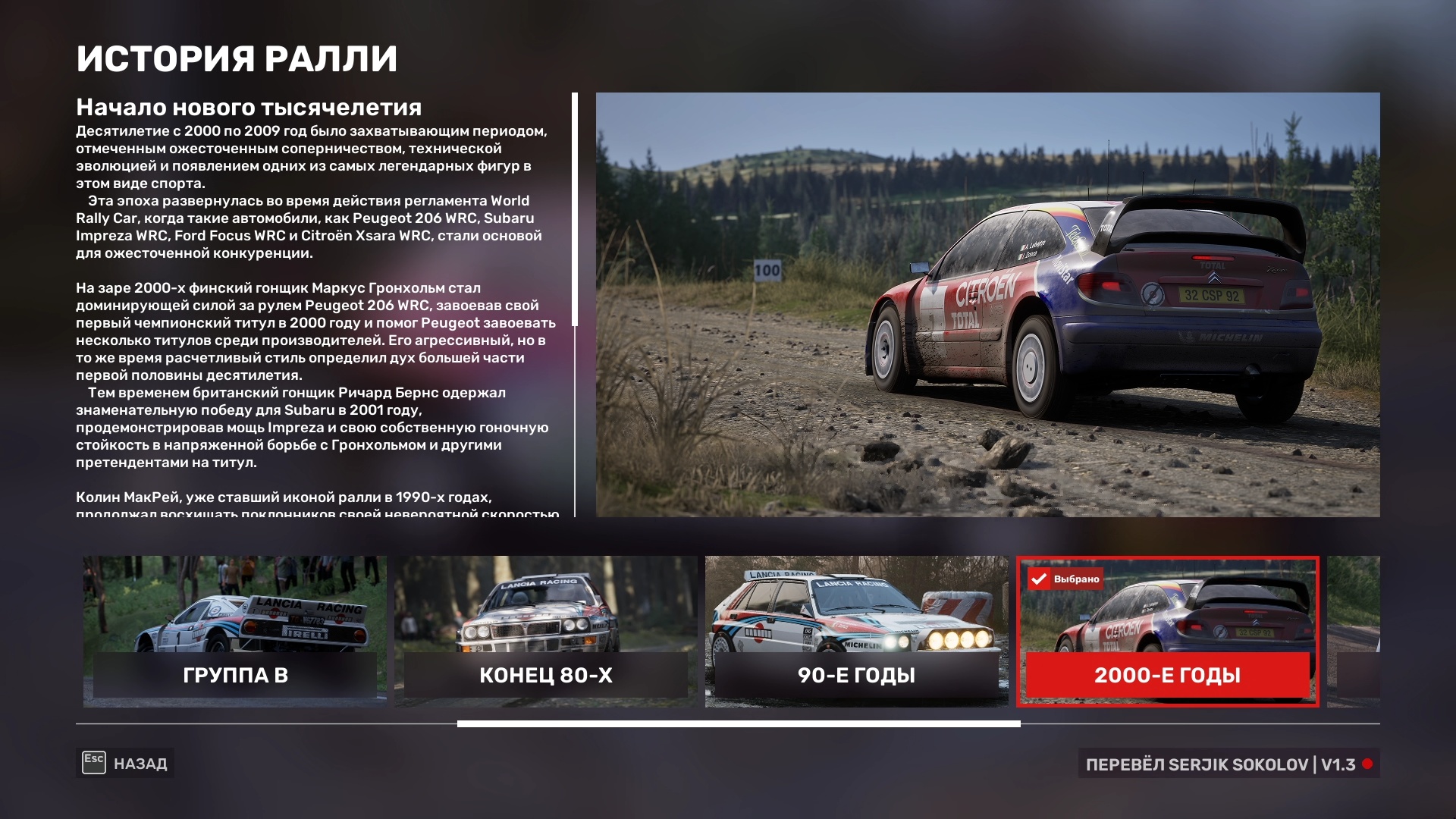The width and height of the screenshot is (1456, 819).
Task: Select the ГРУППА B era tile
Action: coord(235,631)
